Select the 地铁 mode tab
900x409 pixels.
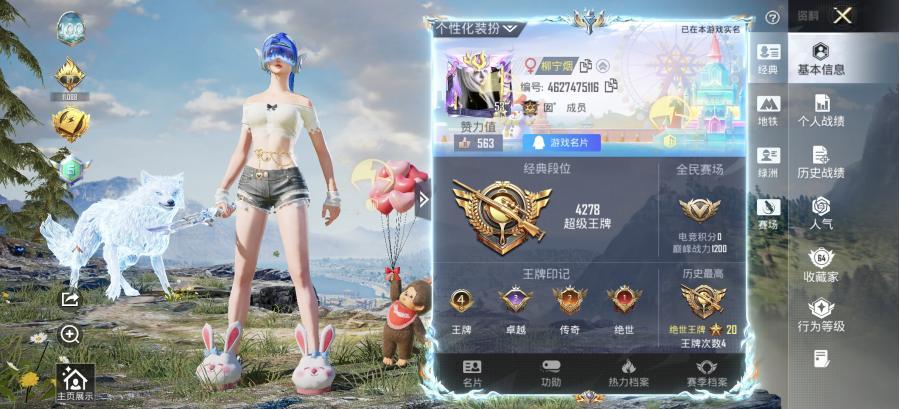pyautogui.click(x=768, y=110)
